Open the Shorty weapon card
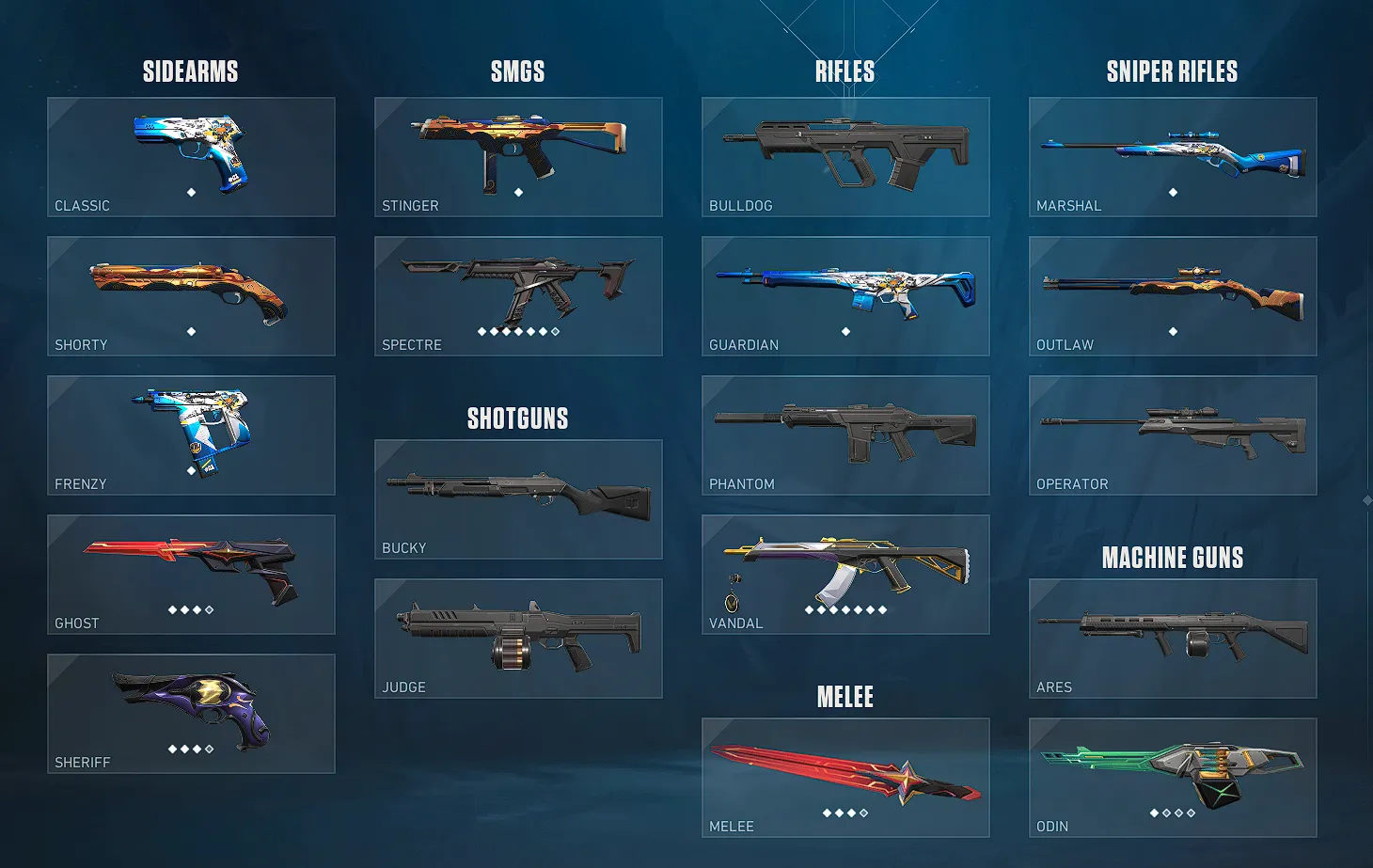 (x=191, y=296)
